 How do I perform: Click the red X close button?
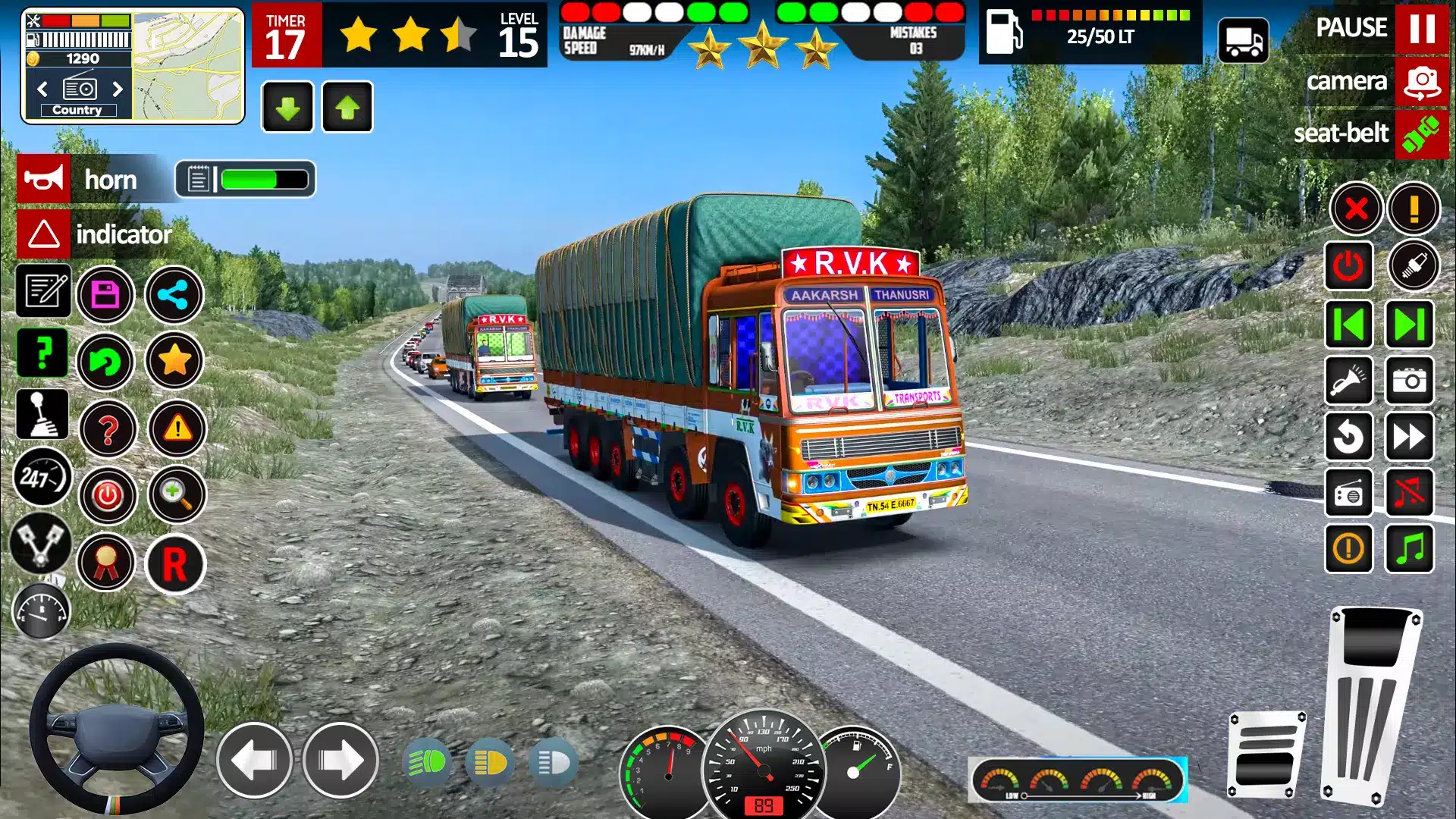pyautogui.click(x=1356, y=209)
